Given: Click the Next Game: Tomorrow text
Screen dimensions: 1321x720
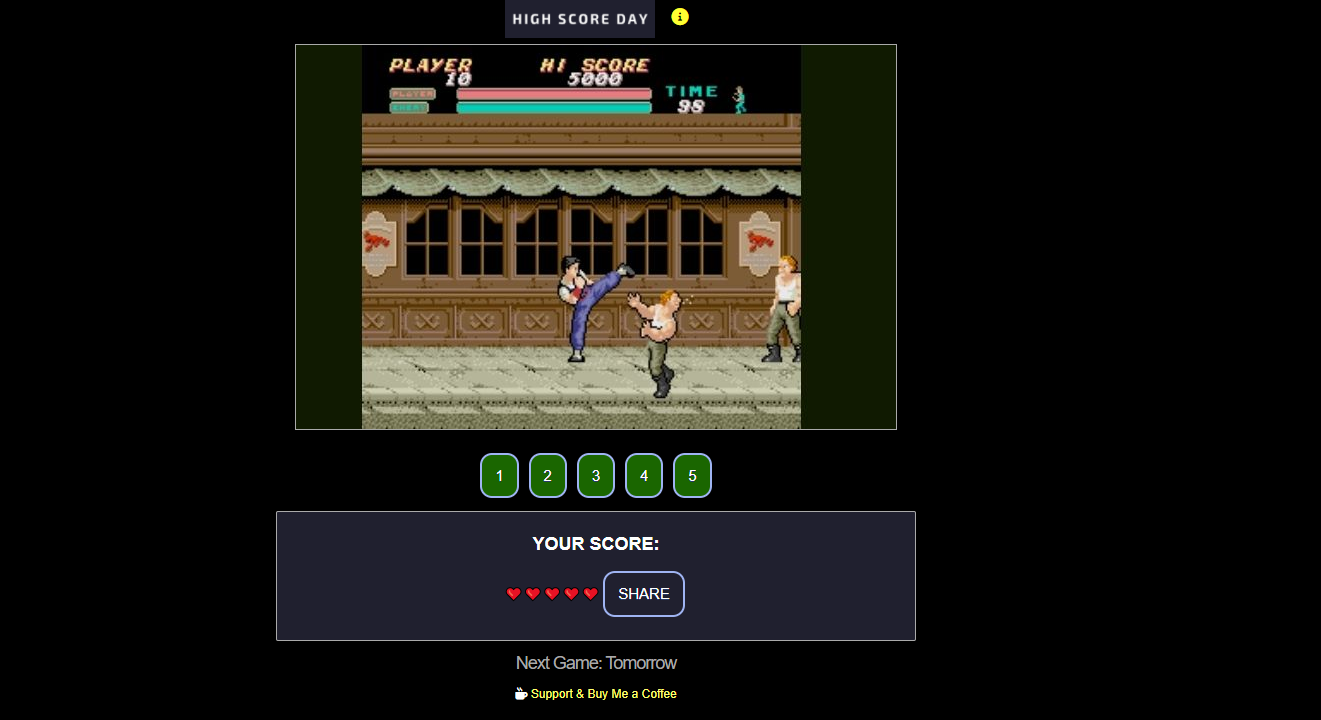Looking at the screenshot, I should coord(596,662).
